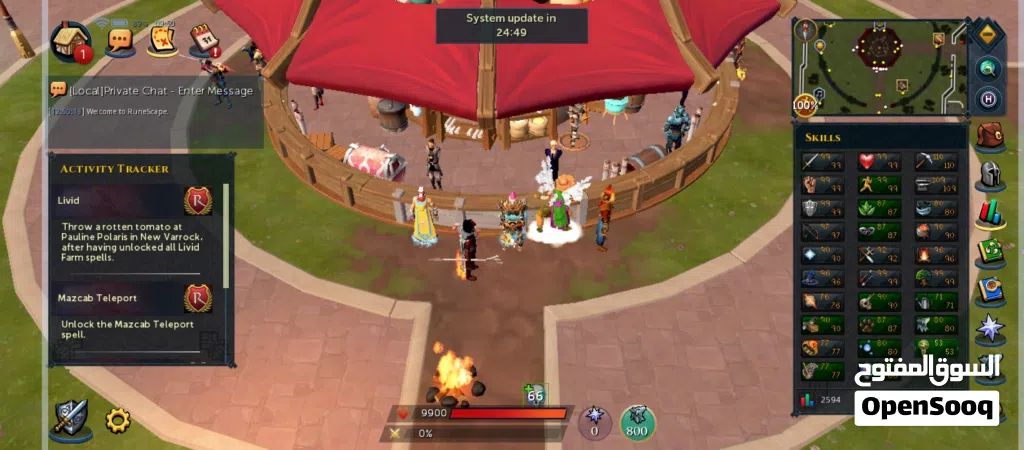Screen dimensions: 1024x450
Task: Click the compass at the minimap corner
Action: pyautogui.click(x=988, y=33)
